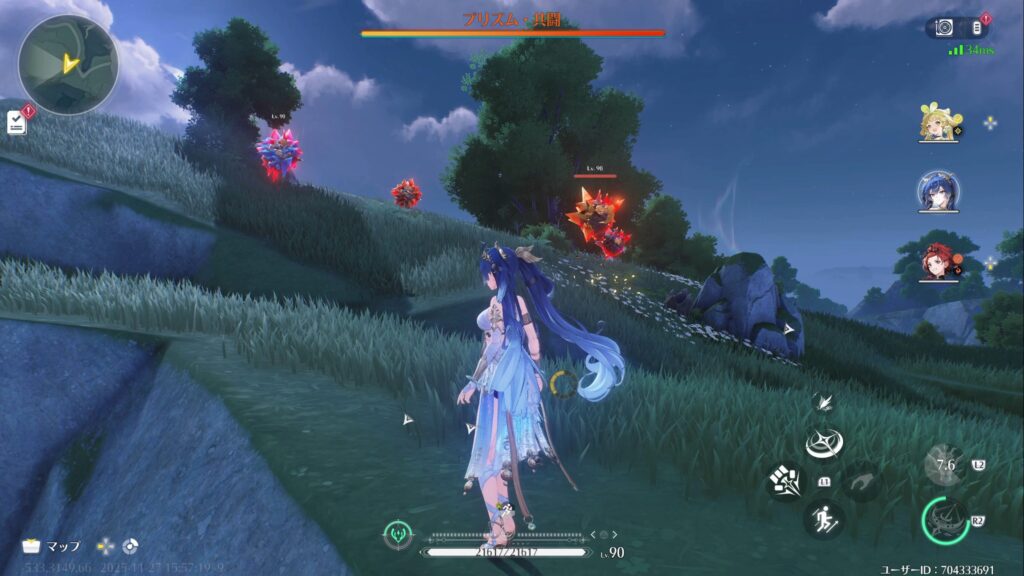Switch to the red-haired character portrait
Viewport: 1024px width, 576px height.
click(x=939, y=260)
